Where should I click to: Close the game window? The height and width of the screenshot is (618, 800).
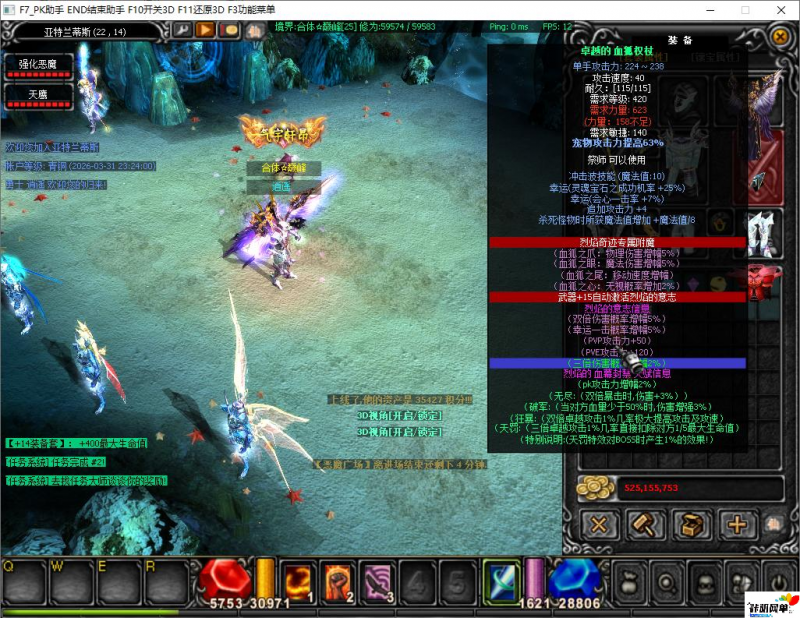(778, 9)
